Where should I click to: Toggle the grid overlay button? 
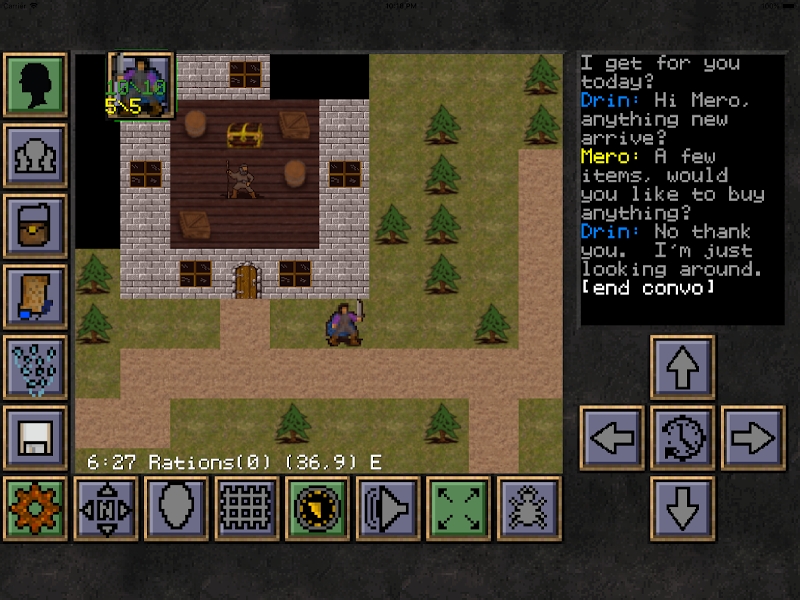[x=246, y=508]
